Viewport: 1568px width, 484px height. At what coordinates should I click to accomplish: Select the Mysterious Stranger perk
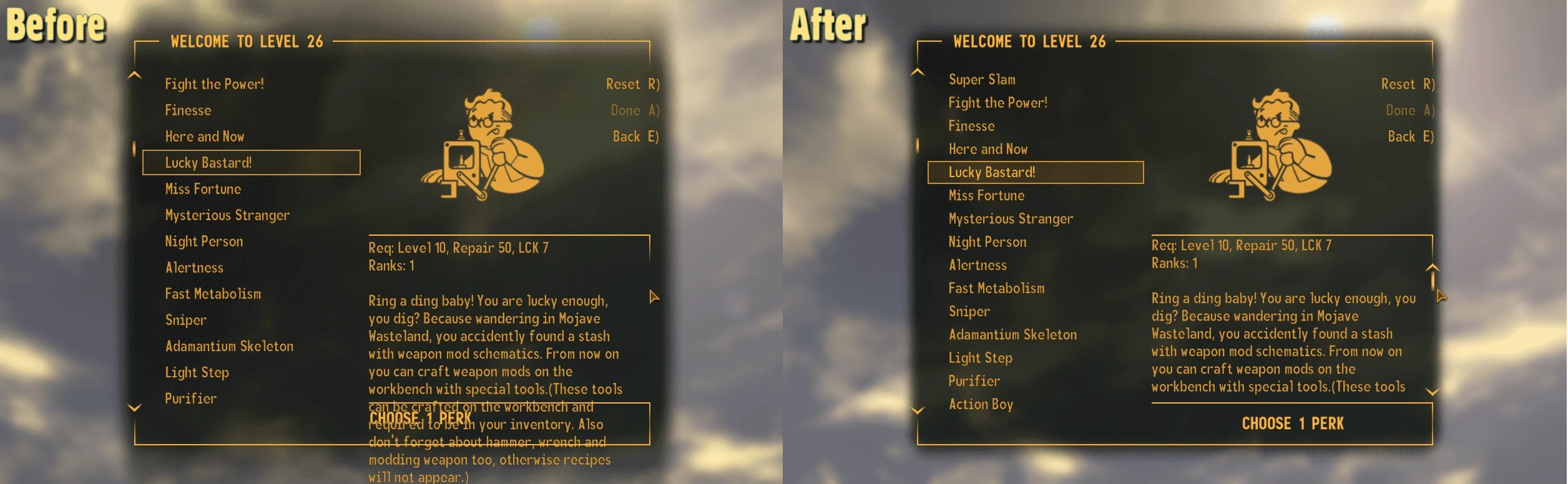coord(1012,218)
